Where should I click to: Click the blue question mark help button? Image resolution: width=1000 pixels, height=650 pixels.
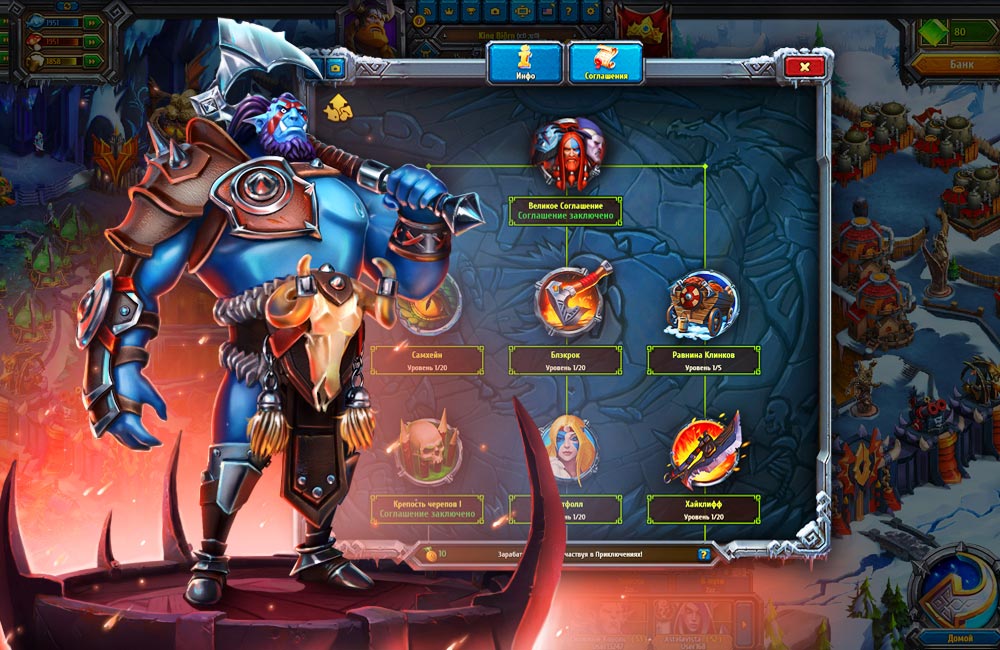tap(704, 553)
